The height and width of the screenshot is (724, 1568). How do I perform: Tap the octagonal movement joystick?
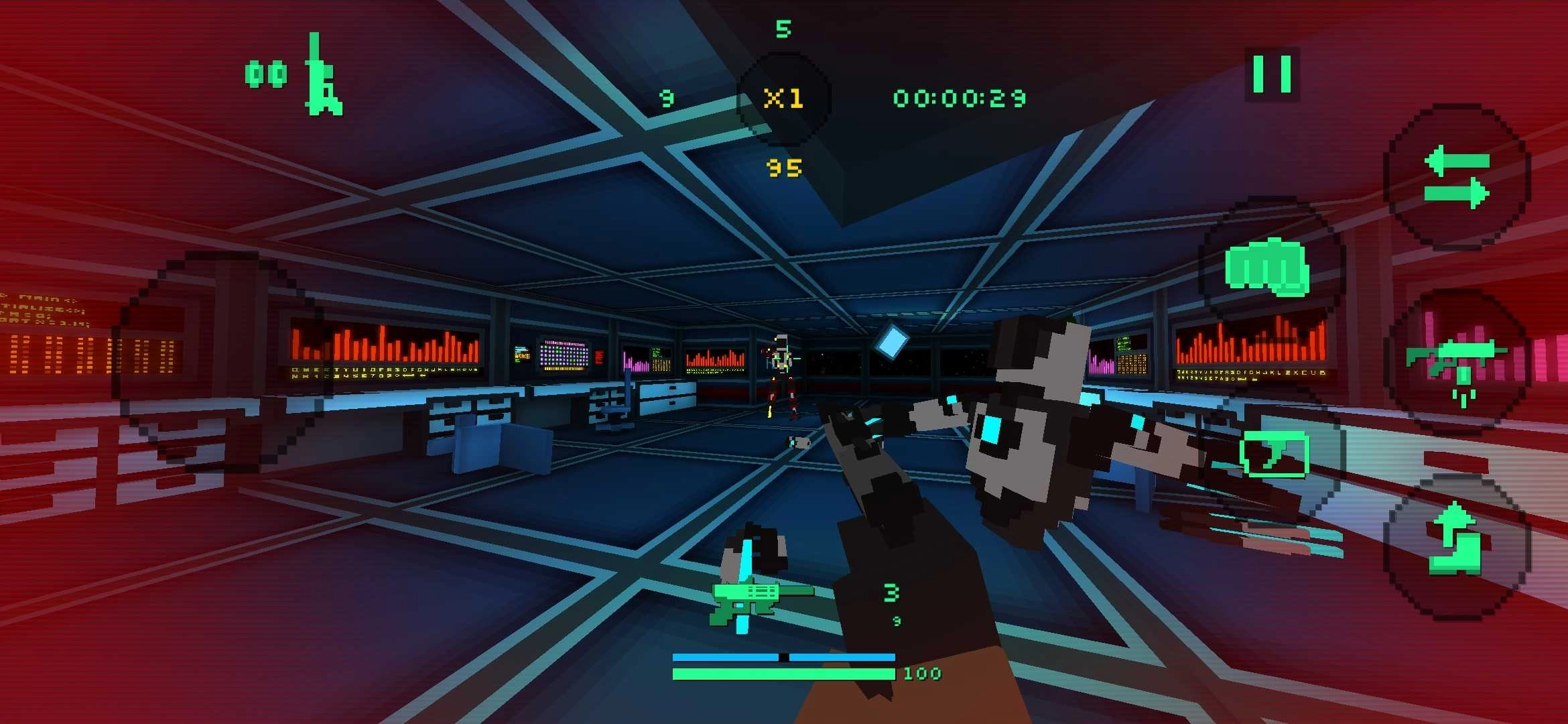point(218,362)
